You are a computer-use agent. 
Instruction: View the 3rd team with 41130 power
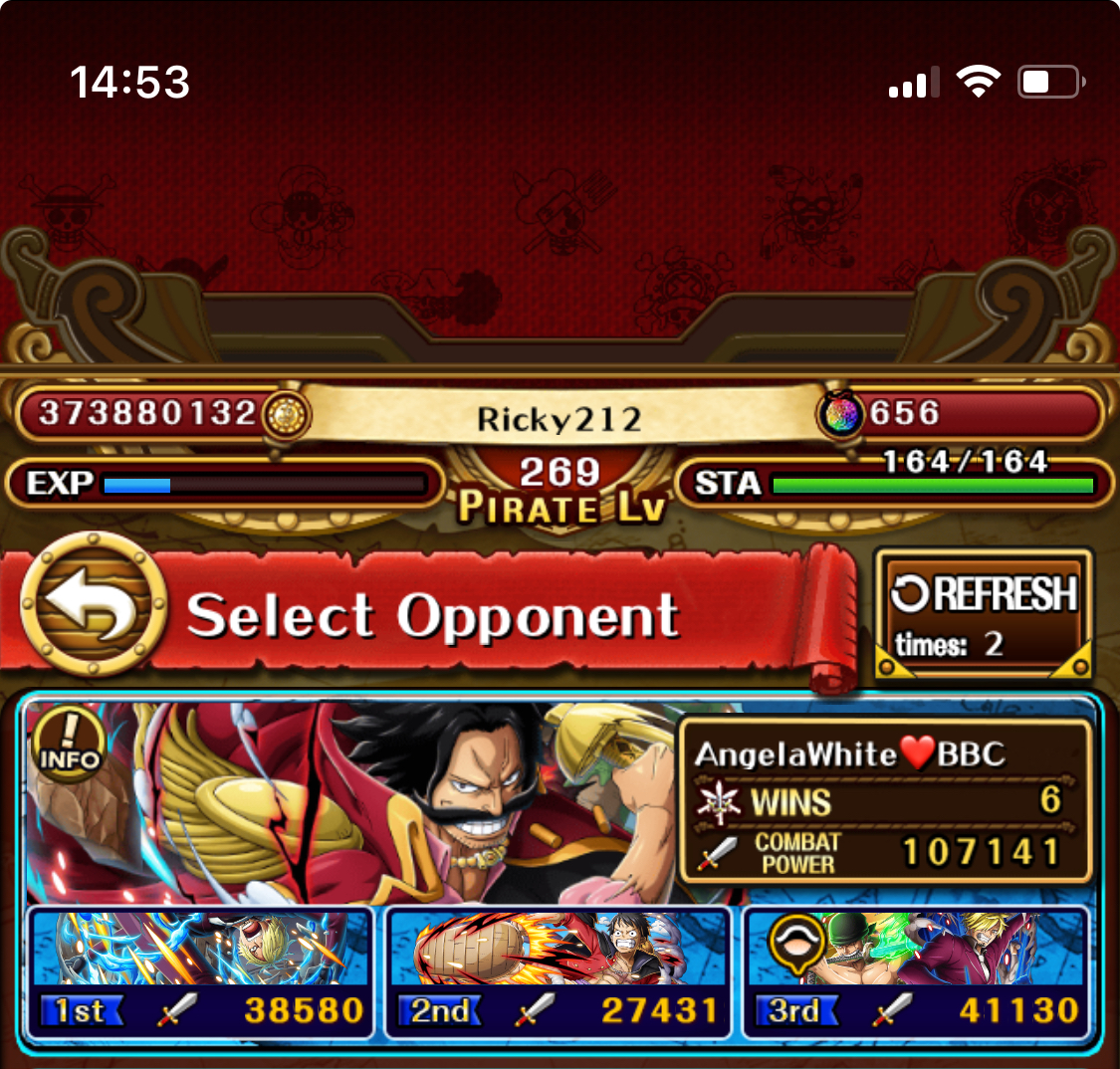916,971
